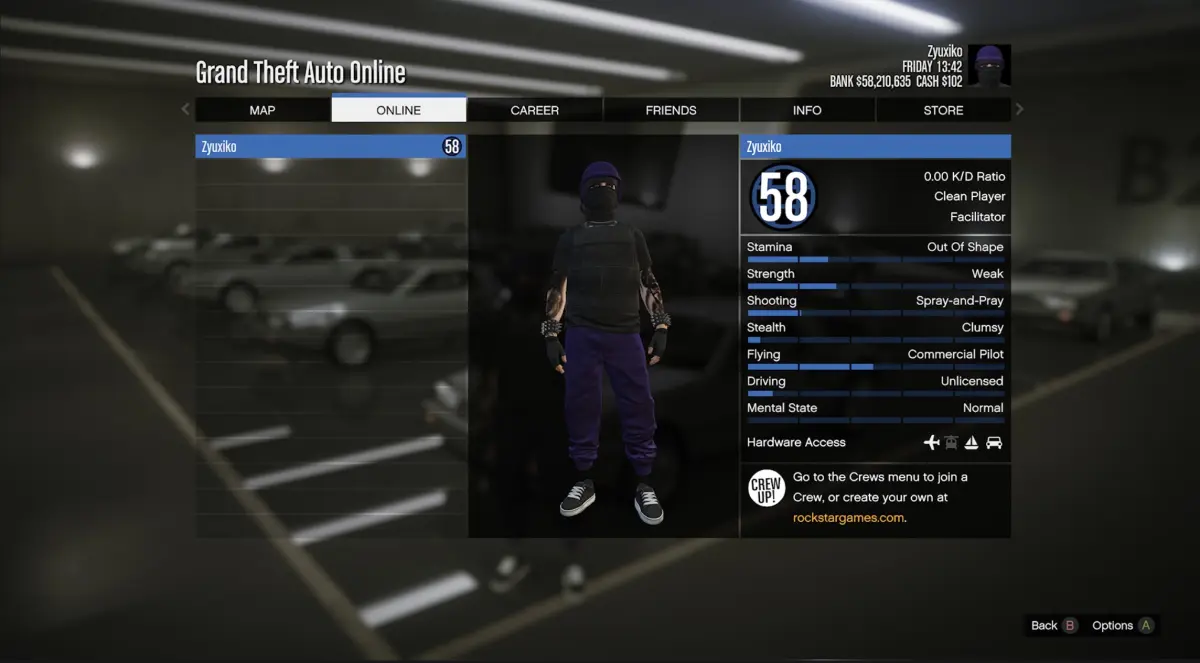Select the ONLINE tab
This screenshot has width=1200, height=663.
click(398, 110)
